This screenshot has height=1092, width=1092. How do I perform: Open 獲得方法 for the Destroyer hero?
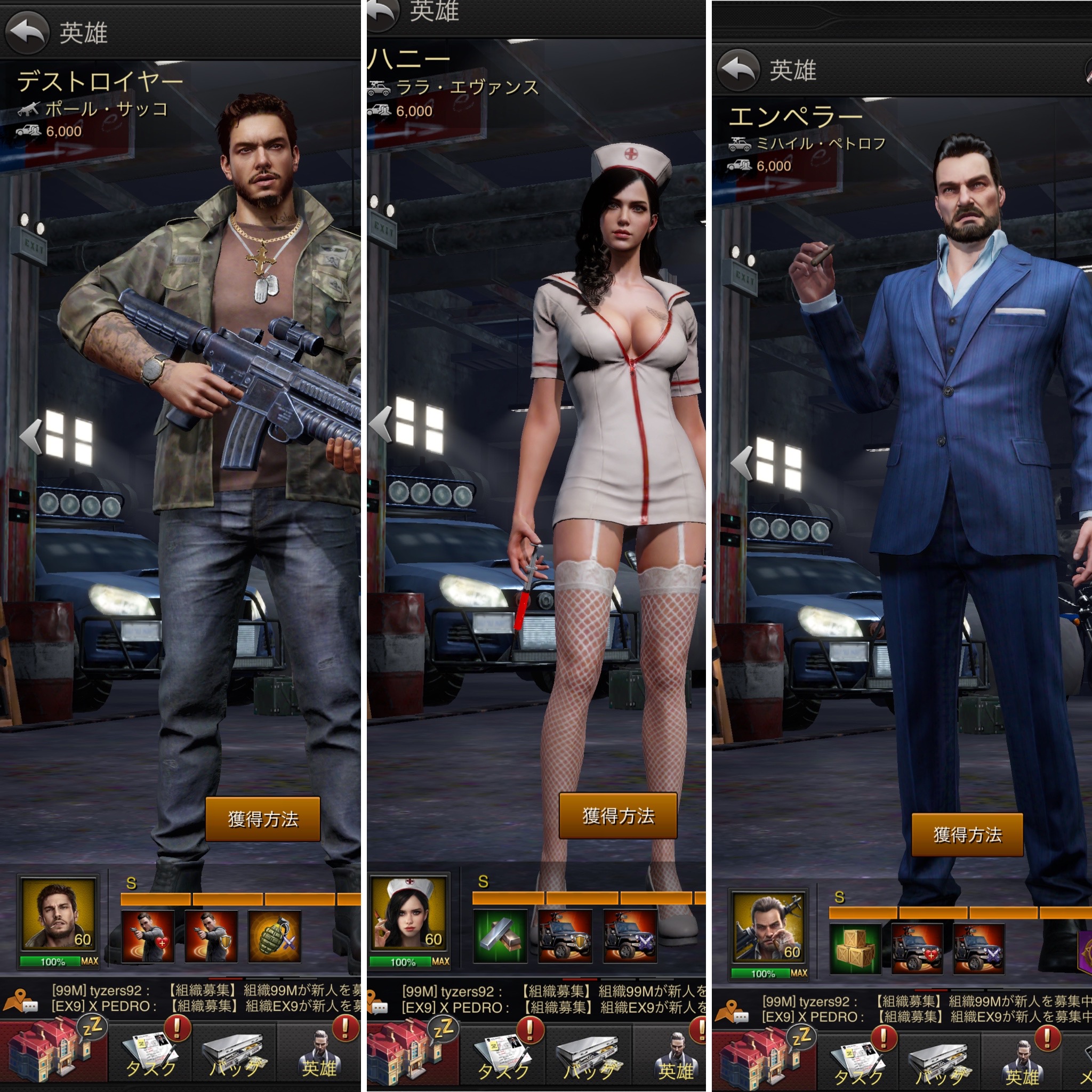point(263,819)
